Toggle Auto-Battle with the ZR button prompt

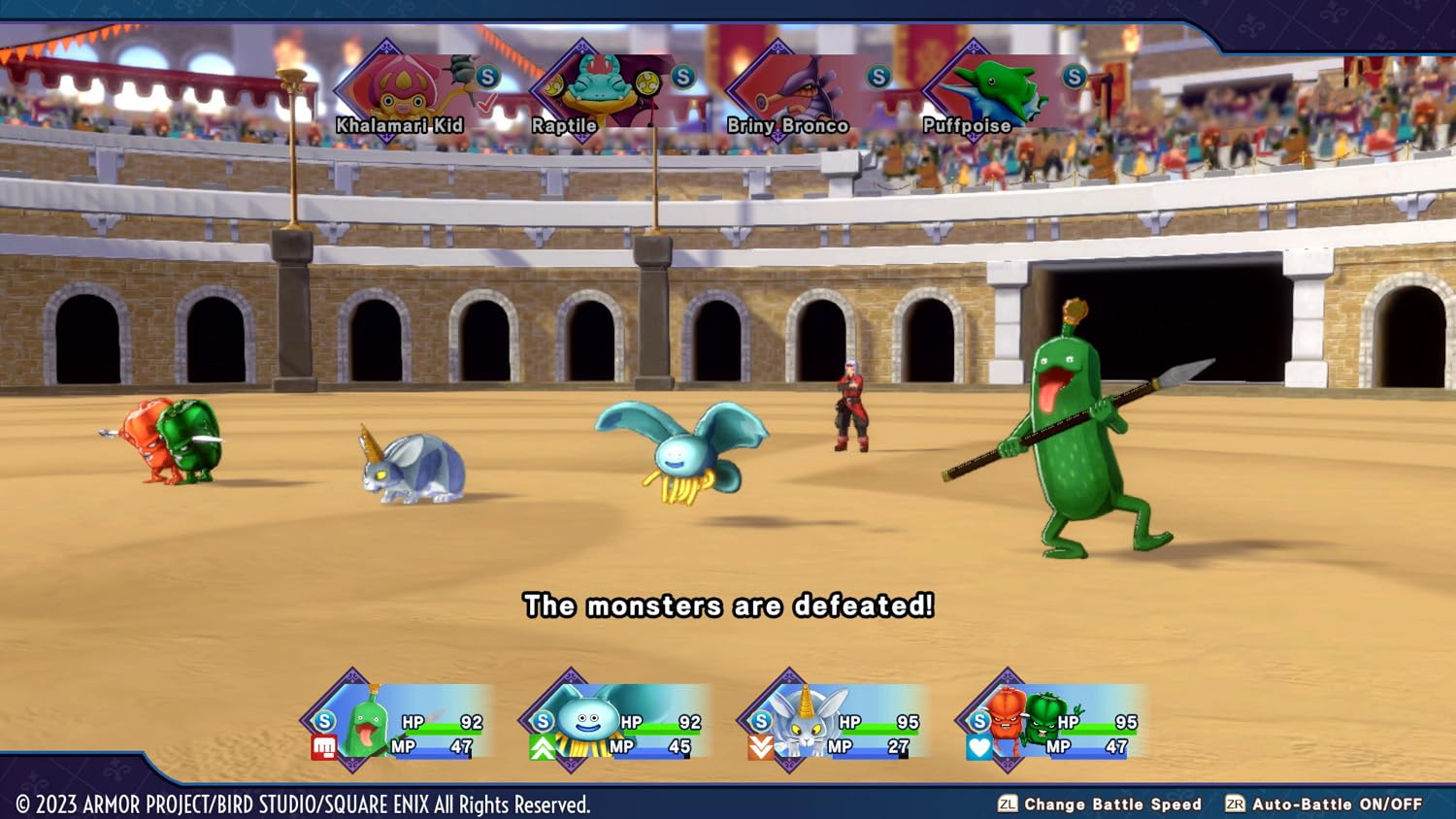click(1237, 804)
